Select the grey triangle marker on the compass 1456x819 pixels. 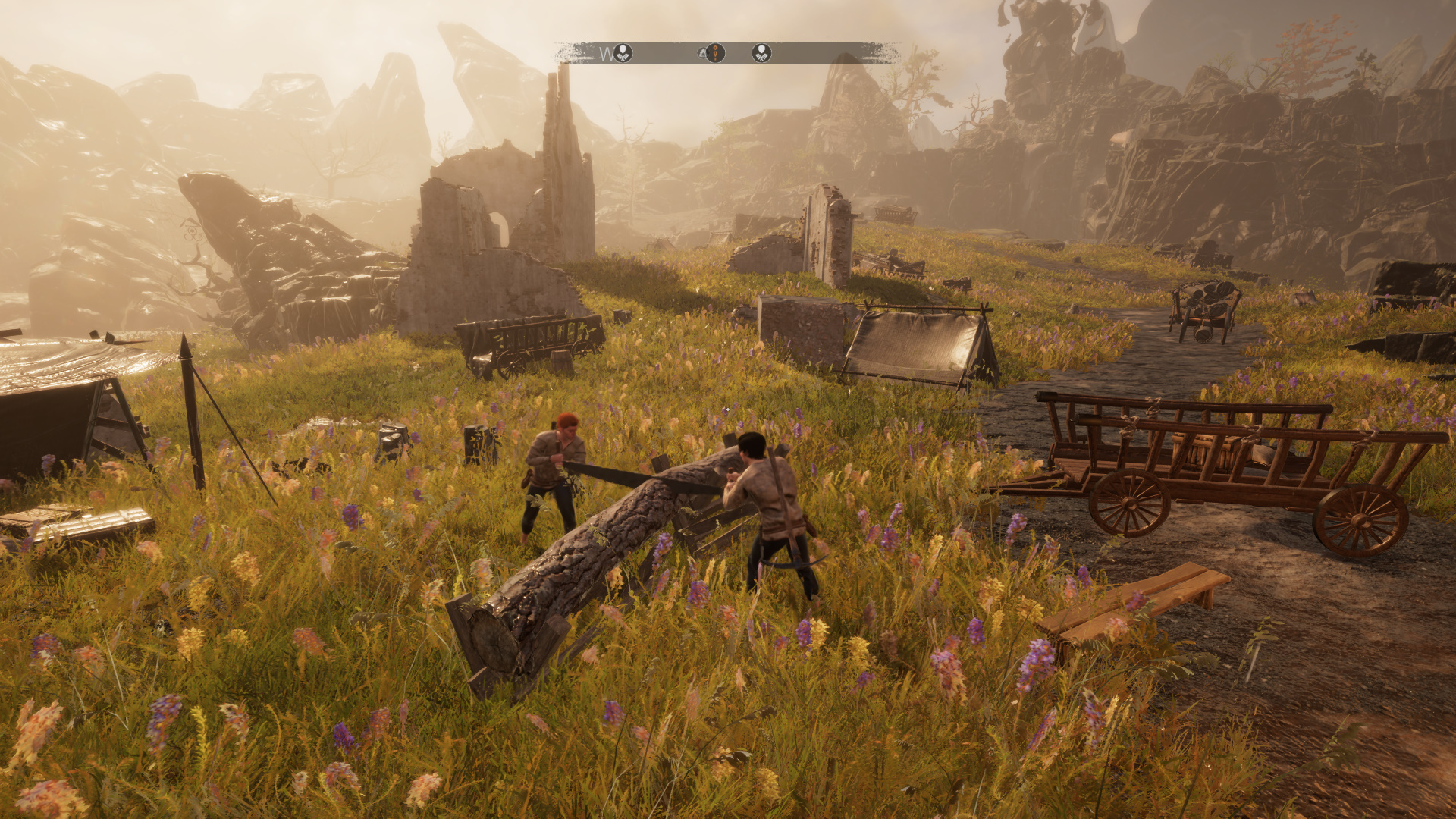point(703,54)
